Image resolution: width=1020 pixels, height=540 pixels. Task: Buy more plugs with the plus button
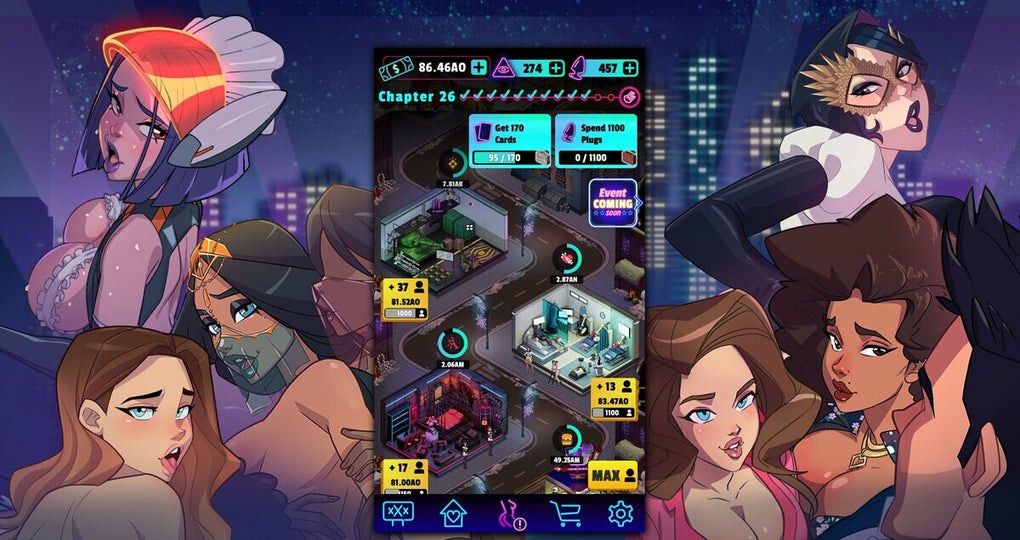point(630,68)
